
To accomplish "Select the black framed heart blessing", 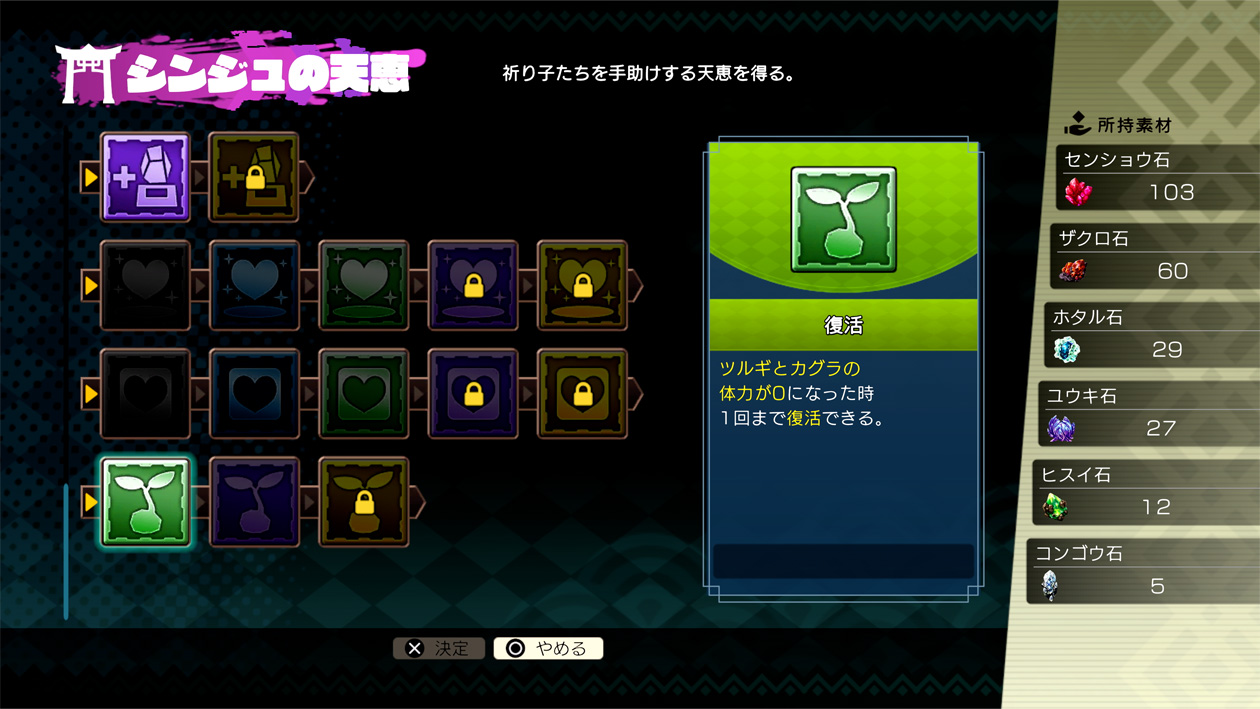I will [x=145, y=393].
